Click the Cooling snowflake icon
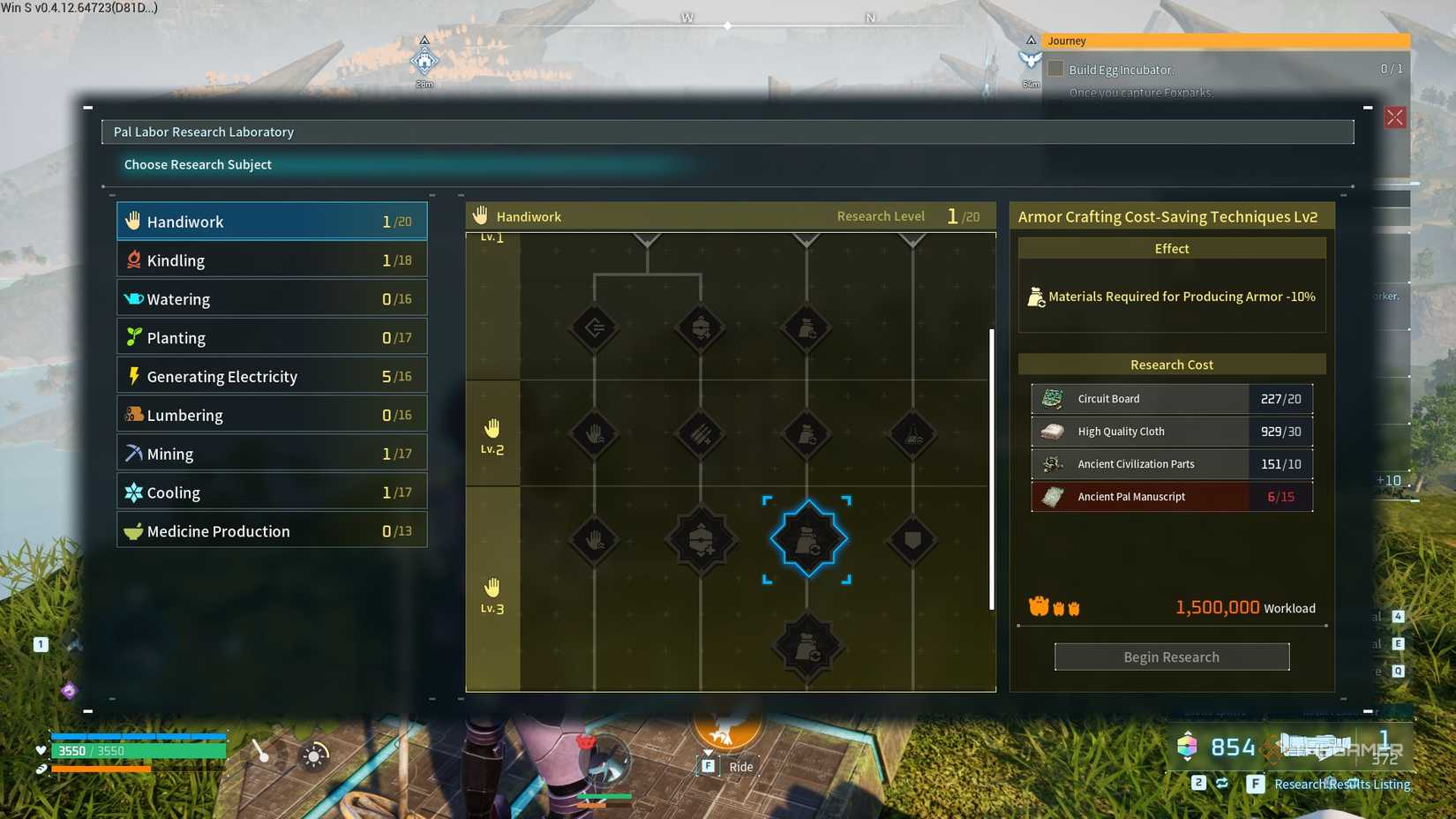The height and width of the screenshot is (819, 1456). click(x=134, y=492)
